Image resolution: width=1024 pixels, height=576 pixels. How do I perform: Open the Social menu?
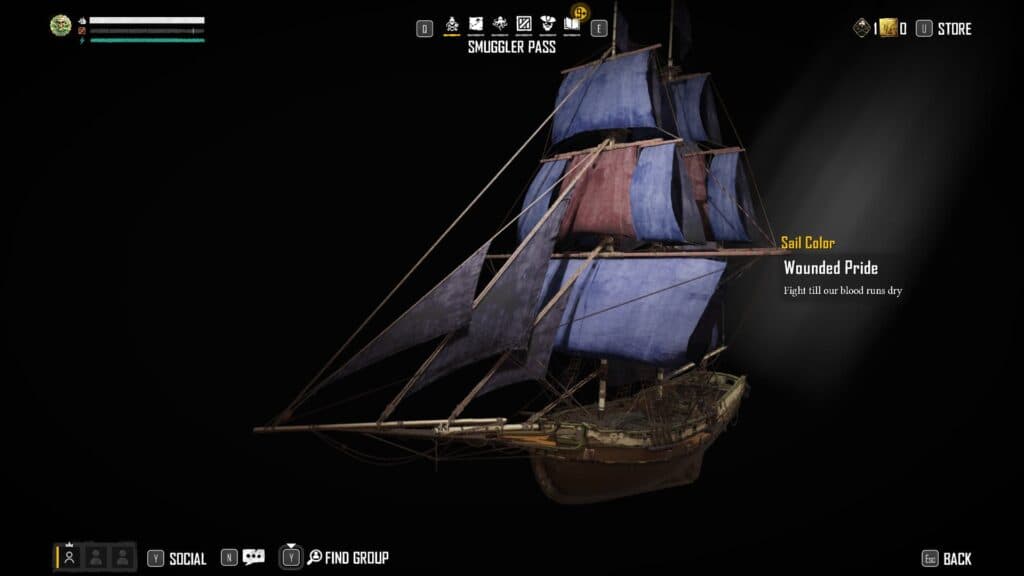(187, 559)
